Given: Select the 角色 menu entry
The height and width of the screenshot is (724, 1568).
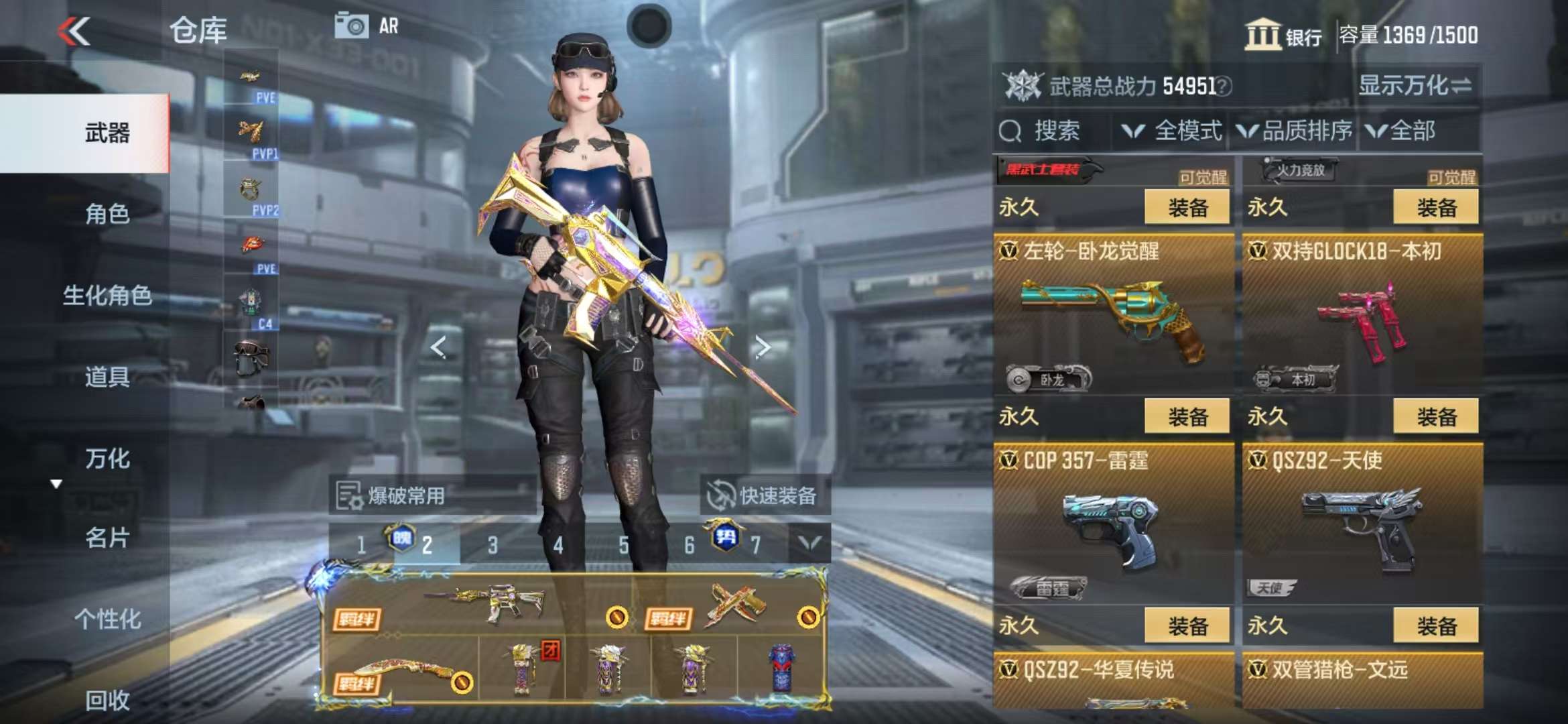Looking at the screenshot, I should coord(107,214).
